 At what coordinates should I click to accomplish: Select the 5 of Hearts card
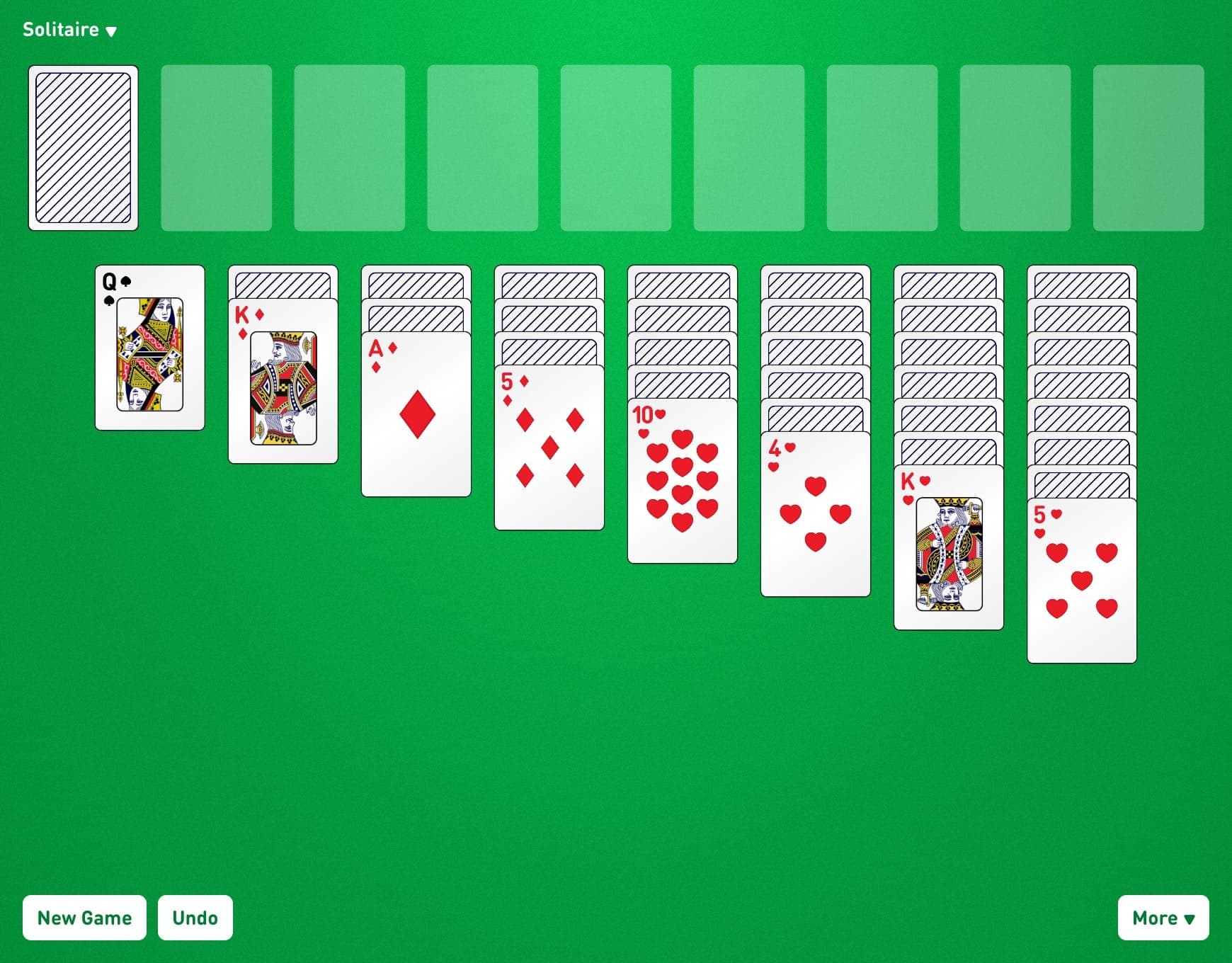tap(1080, 581)
